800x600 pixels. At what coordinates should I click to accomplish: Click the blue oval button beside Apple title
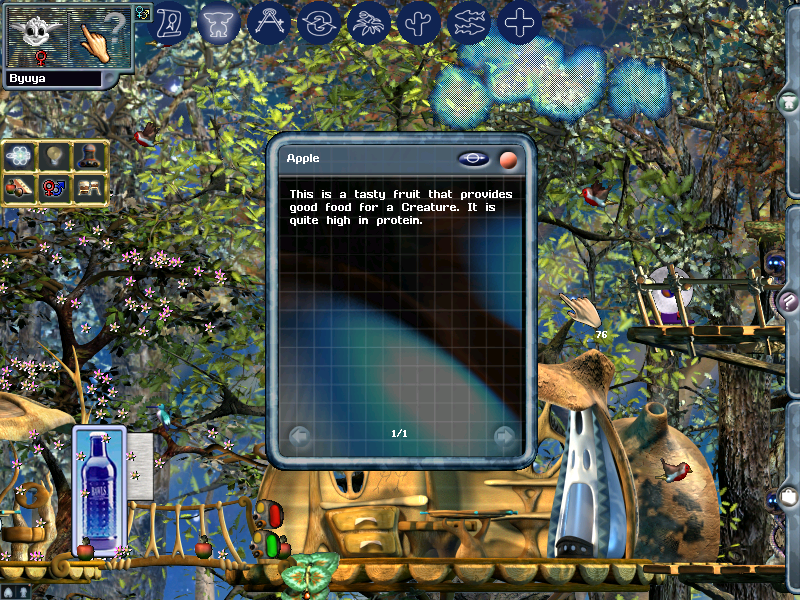474,159
